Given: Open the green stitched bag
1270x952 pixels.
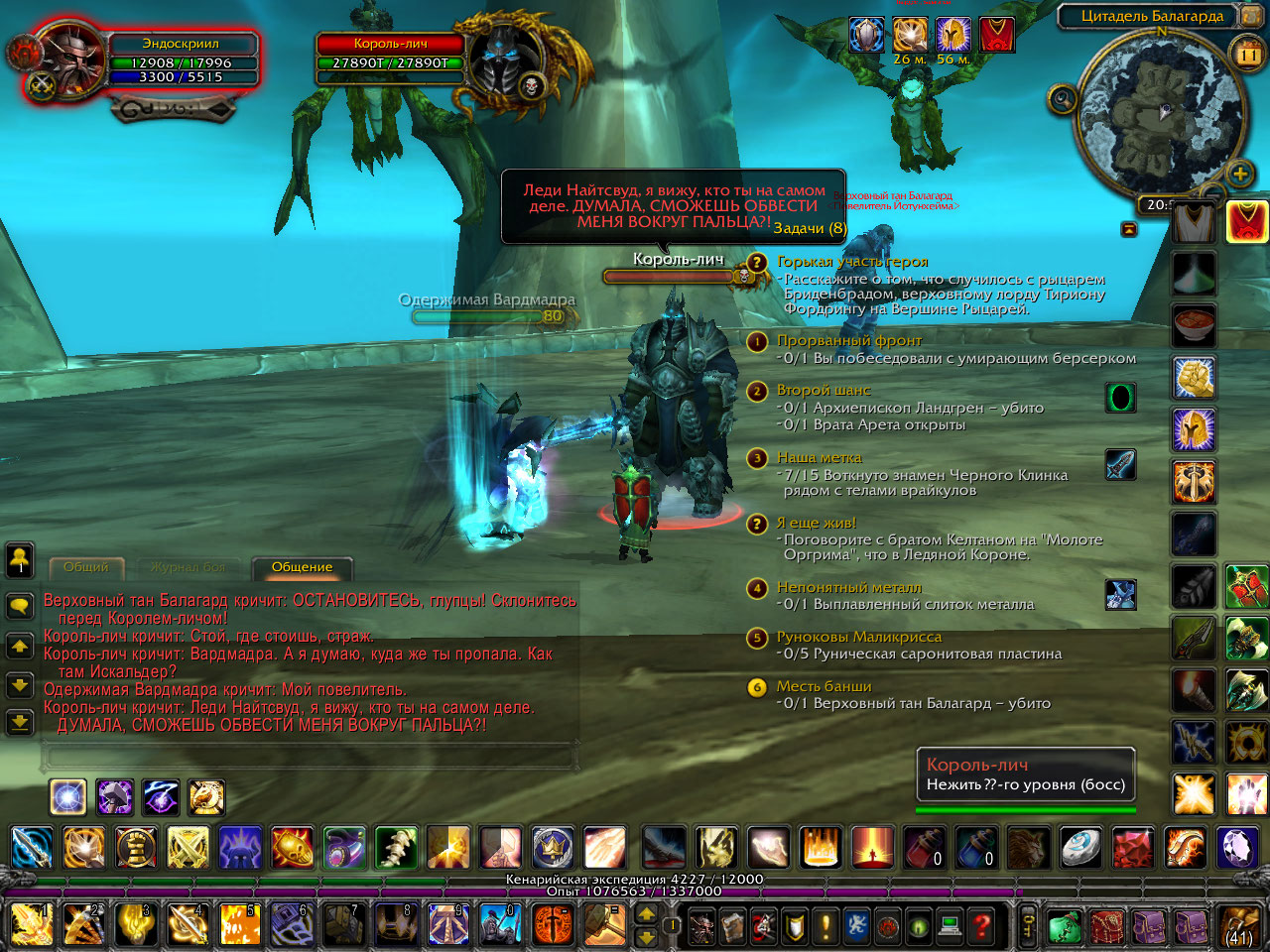Looking at the screenshot, I should point(1065,927).
